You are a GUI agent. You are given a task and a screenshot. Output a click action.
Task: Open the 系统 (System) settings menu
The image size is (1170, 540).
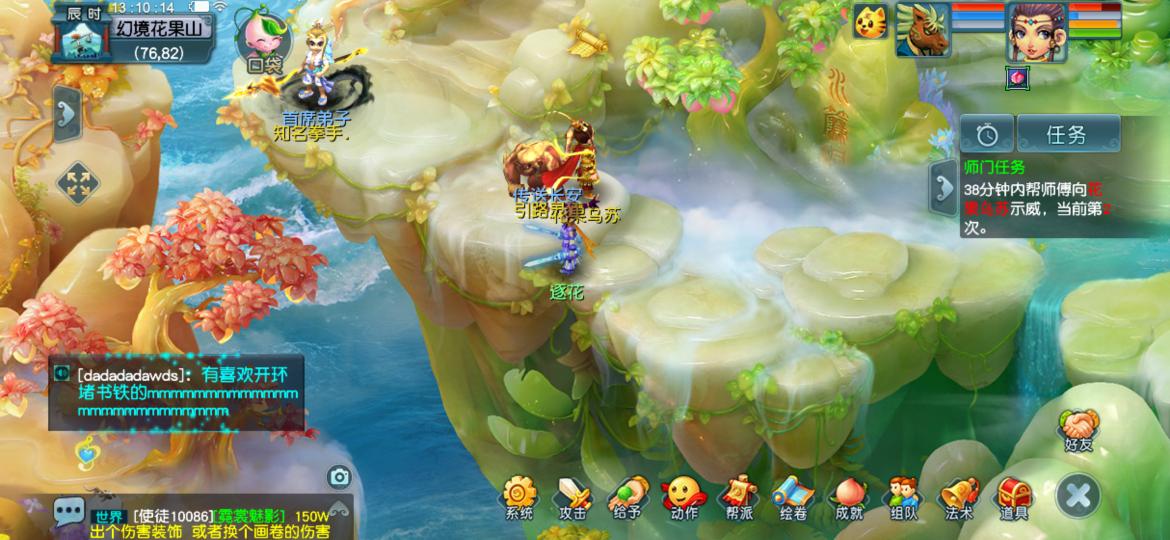(519, 497)
